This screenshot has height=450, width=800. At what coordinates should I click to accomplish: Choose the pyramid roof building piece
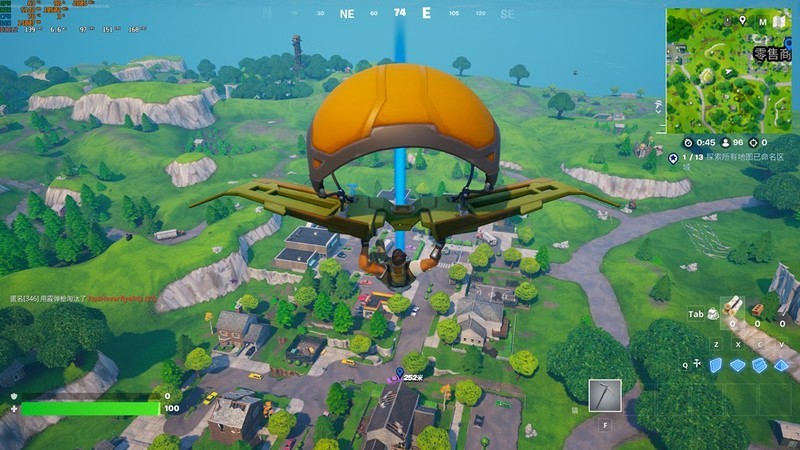tap(782, 365)
